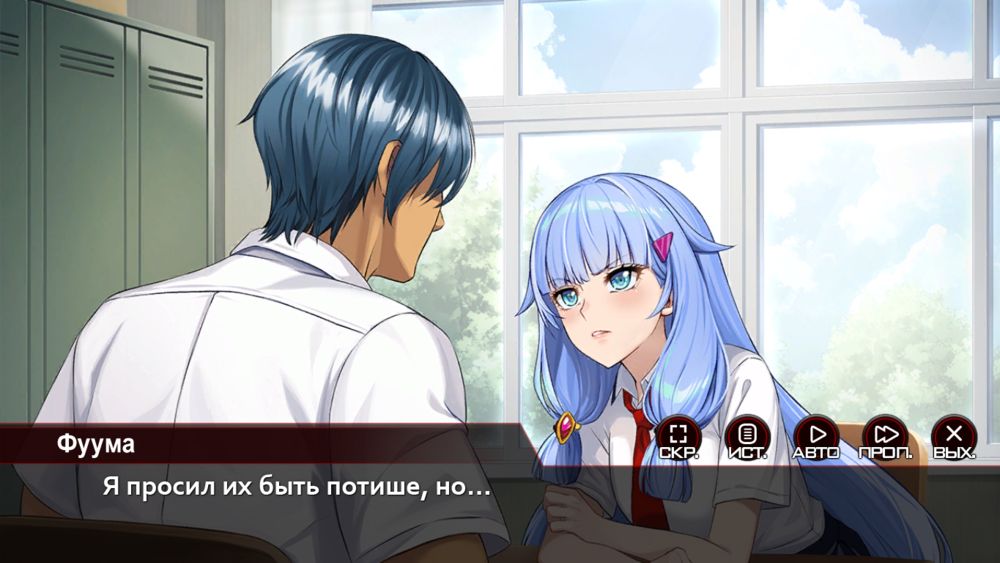Image resolution: width=1000 pixels, height=563 pixels.
Task: Exit via the ВЫХ. button
Action: click(954, 436)
